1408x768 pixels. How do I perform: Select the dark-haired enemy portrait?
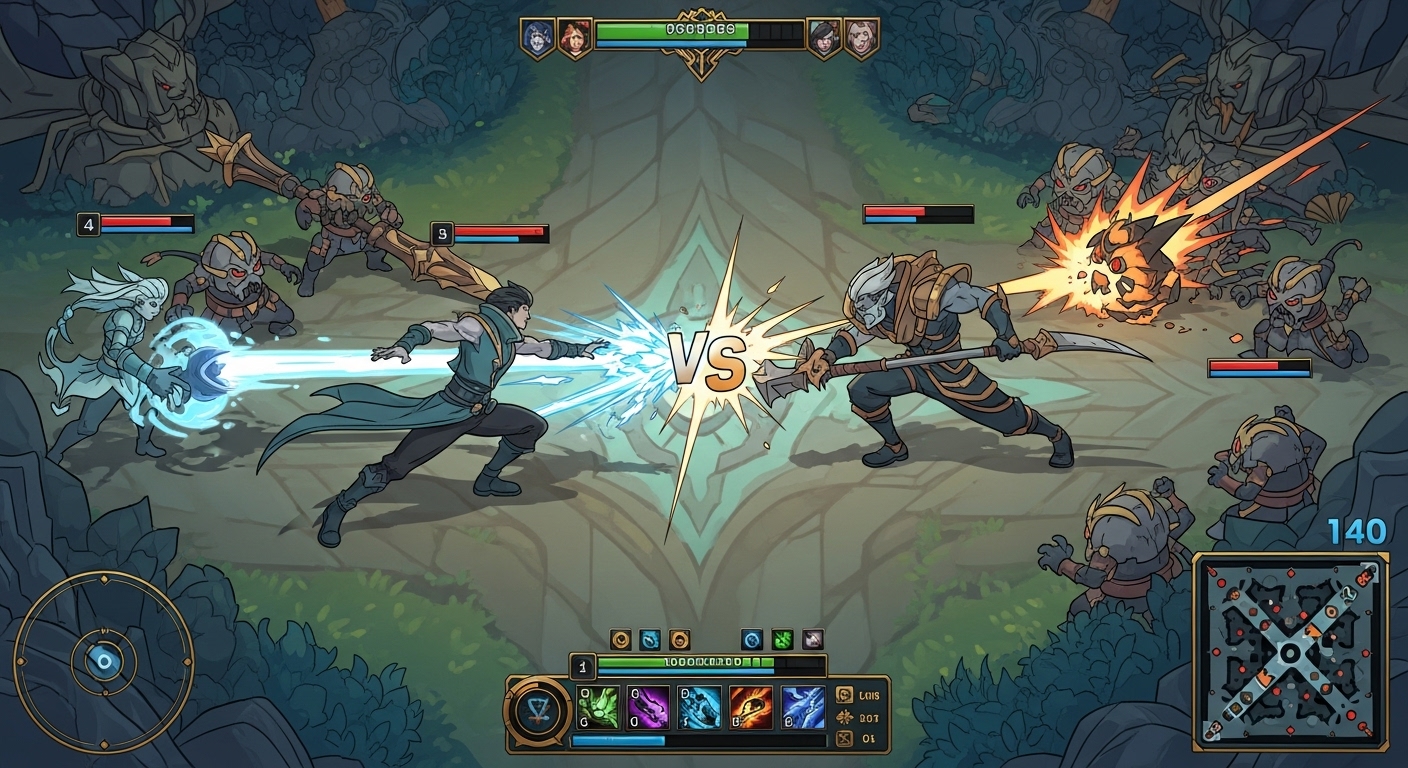point(824,38)
